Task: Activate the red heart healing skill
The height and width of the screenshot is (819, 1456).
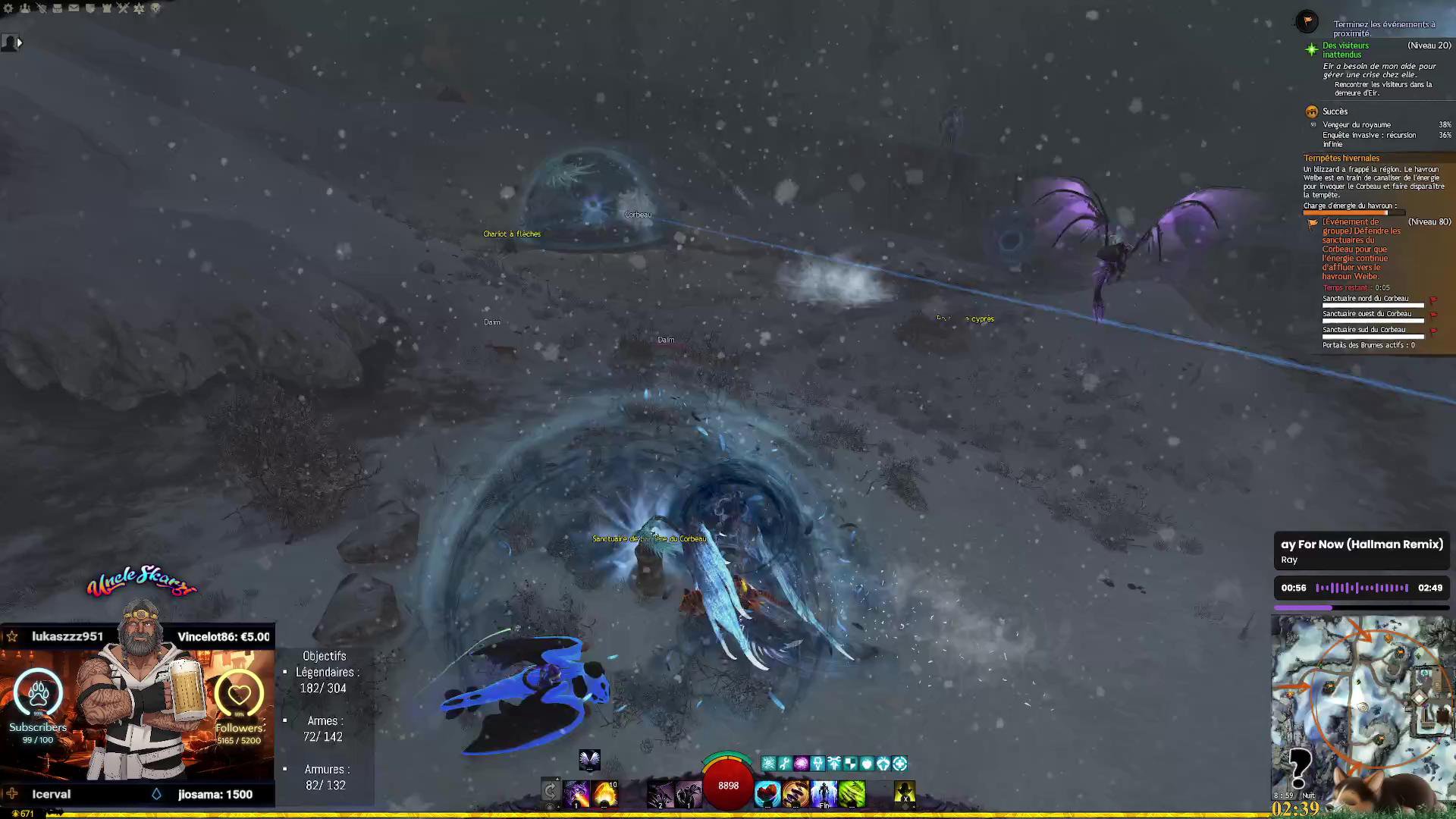Action: point(767,794)
